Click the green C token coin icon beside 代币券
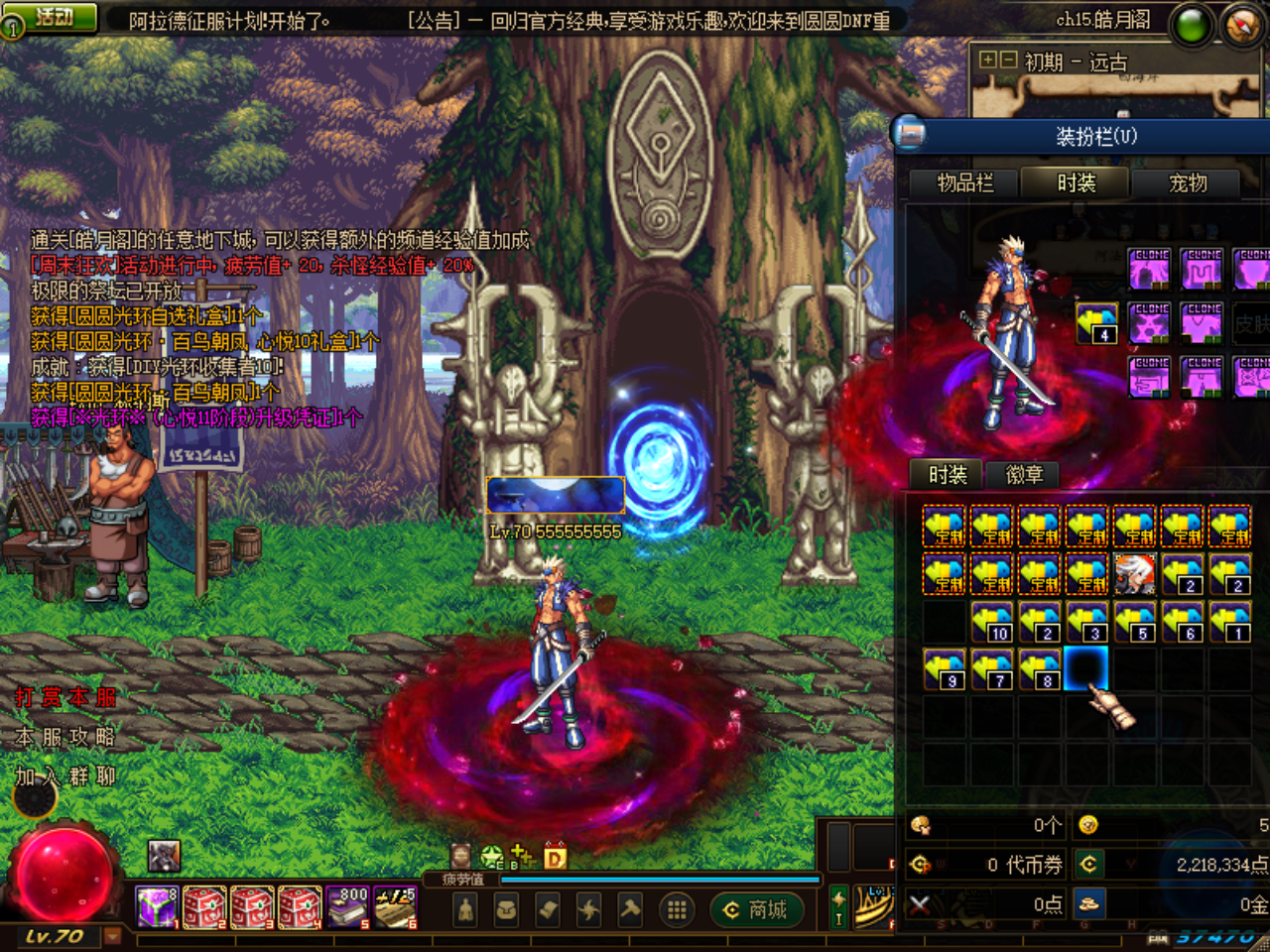Image resolution: width=1270 pixels, height=952 pixels. 1089,863
